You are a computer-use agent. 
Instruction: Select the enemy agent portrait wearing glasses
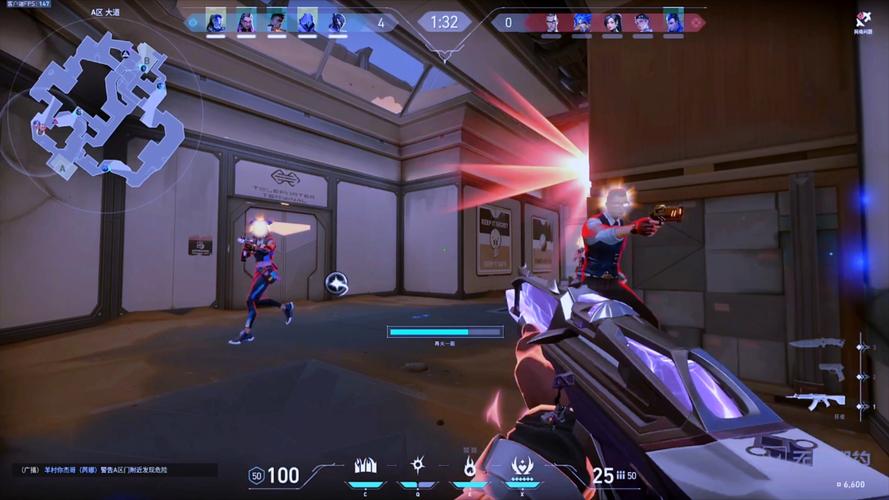point(552,22)
